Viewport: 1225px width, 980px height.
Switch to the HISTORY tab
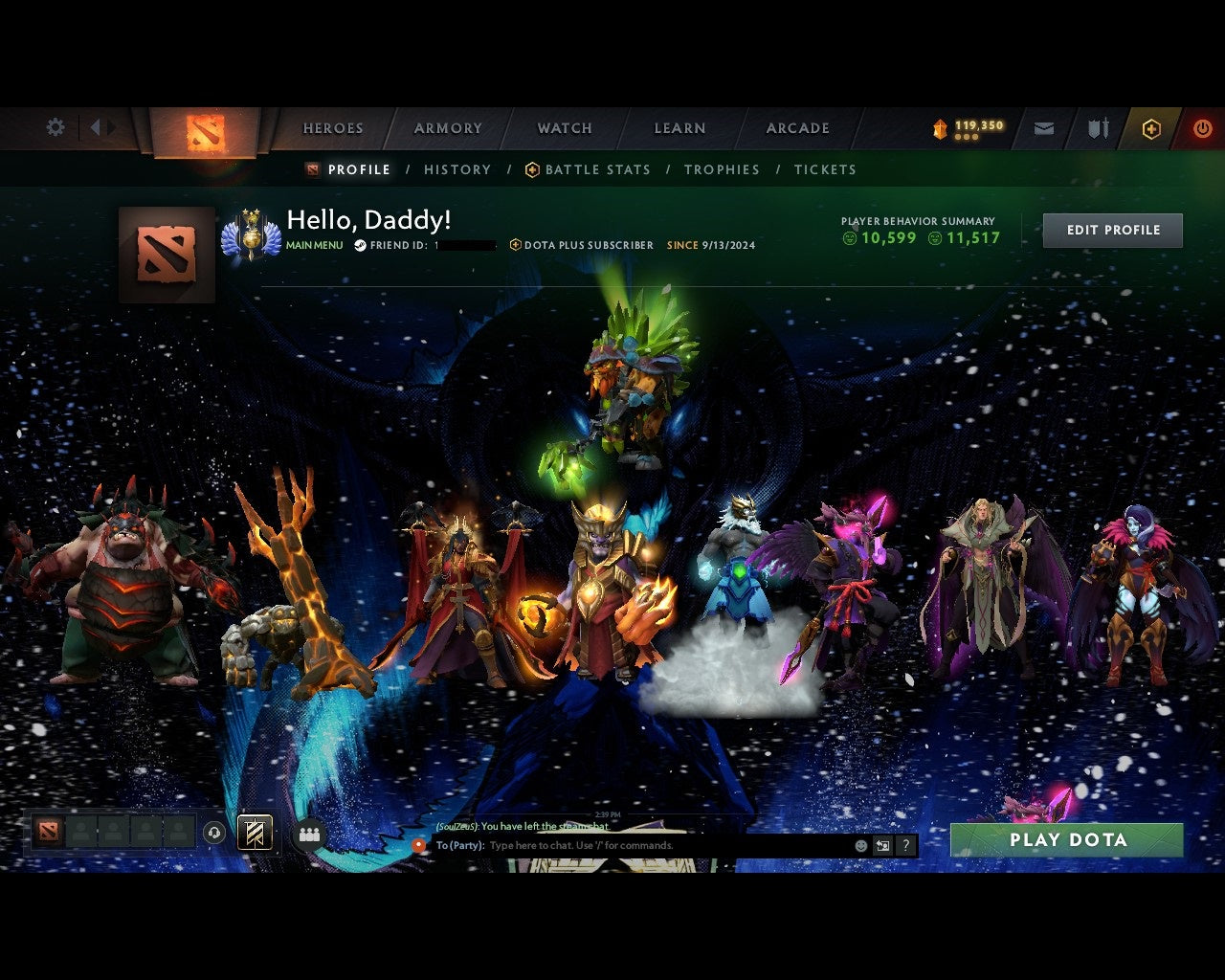[x=457, y=169]
